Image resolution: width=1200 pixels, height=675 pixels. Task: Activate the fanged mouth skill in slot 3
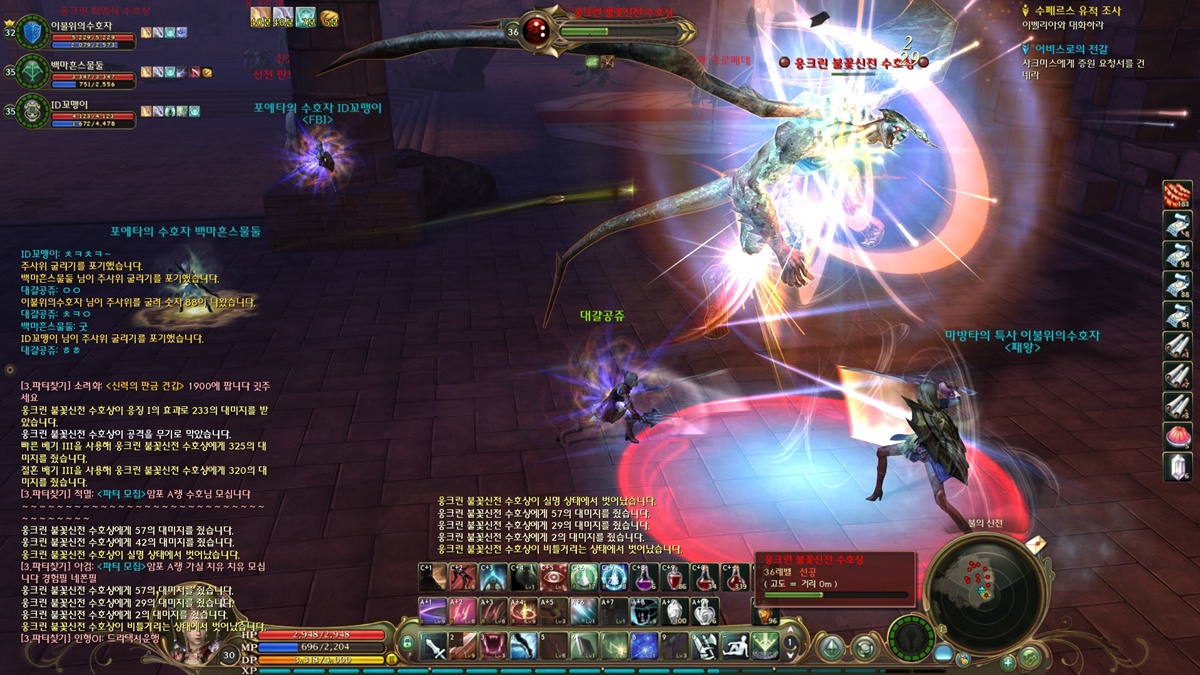(x=493, y=646)
